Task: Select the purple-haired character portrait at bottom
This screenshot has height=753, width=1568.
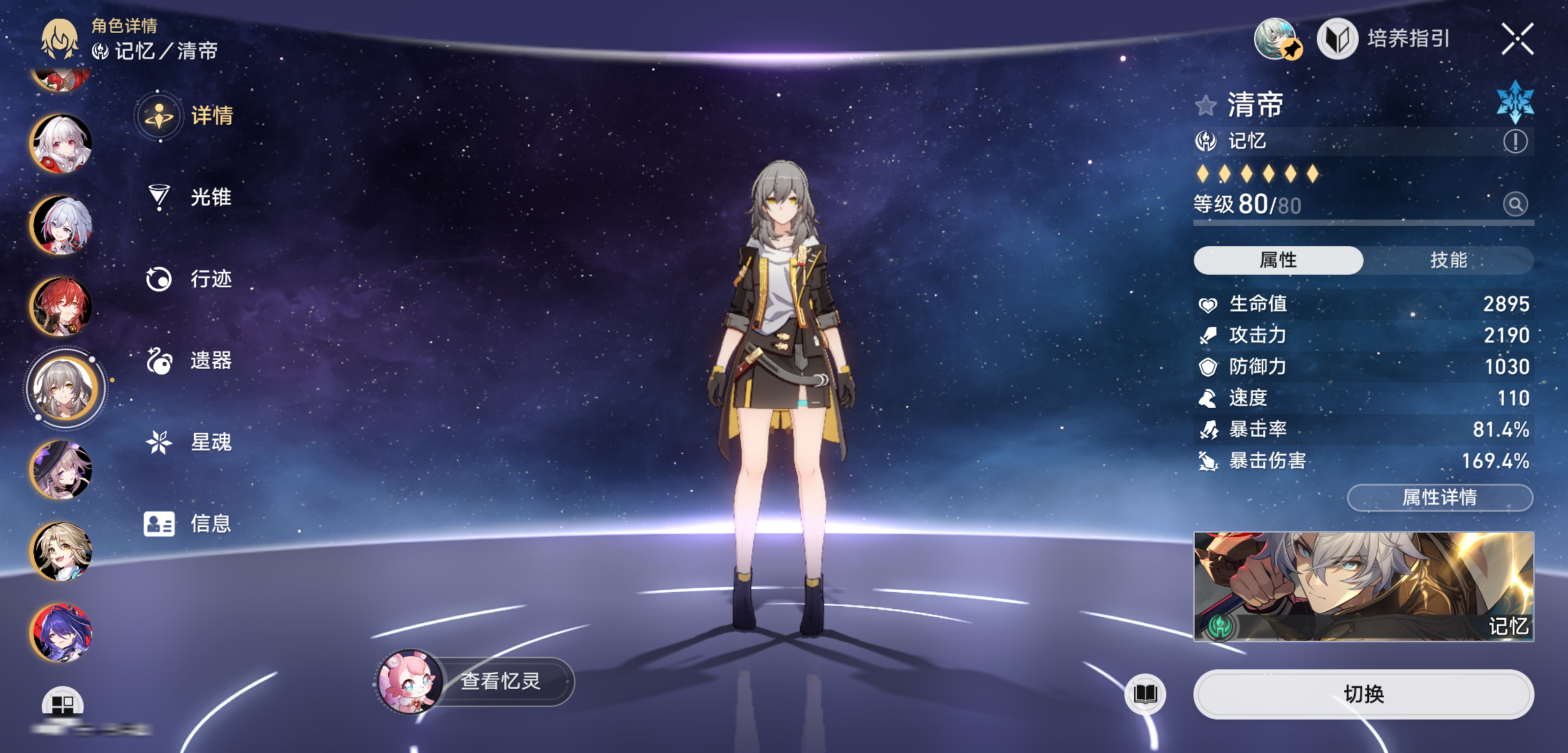Action: [x=62, y=633]
